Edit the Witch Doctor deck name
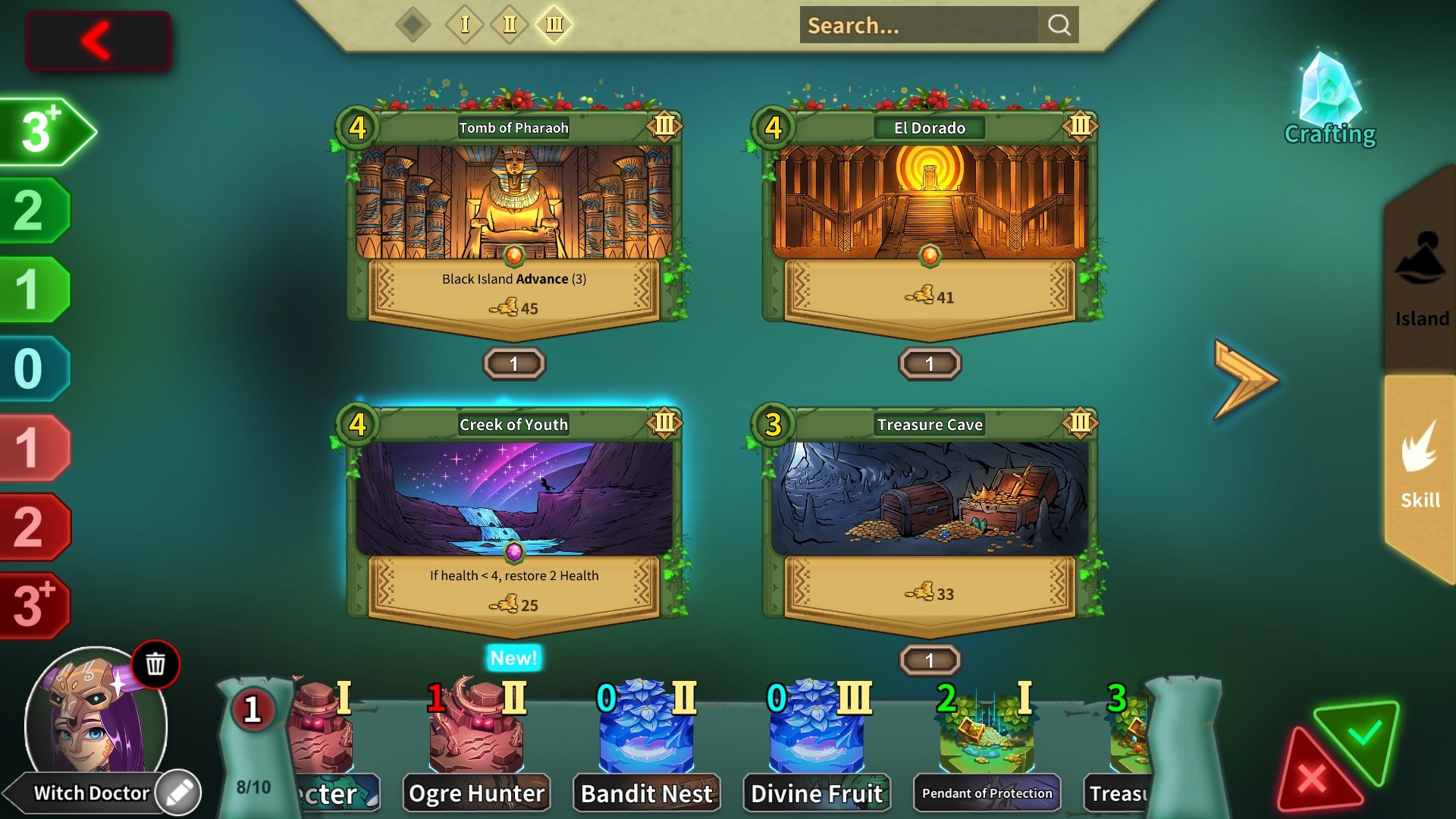Image resolution: width=1456 pixels, height=819 pixels. click(179, 793)
